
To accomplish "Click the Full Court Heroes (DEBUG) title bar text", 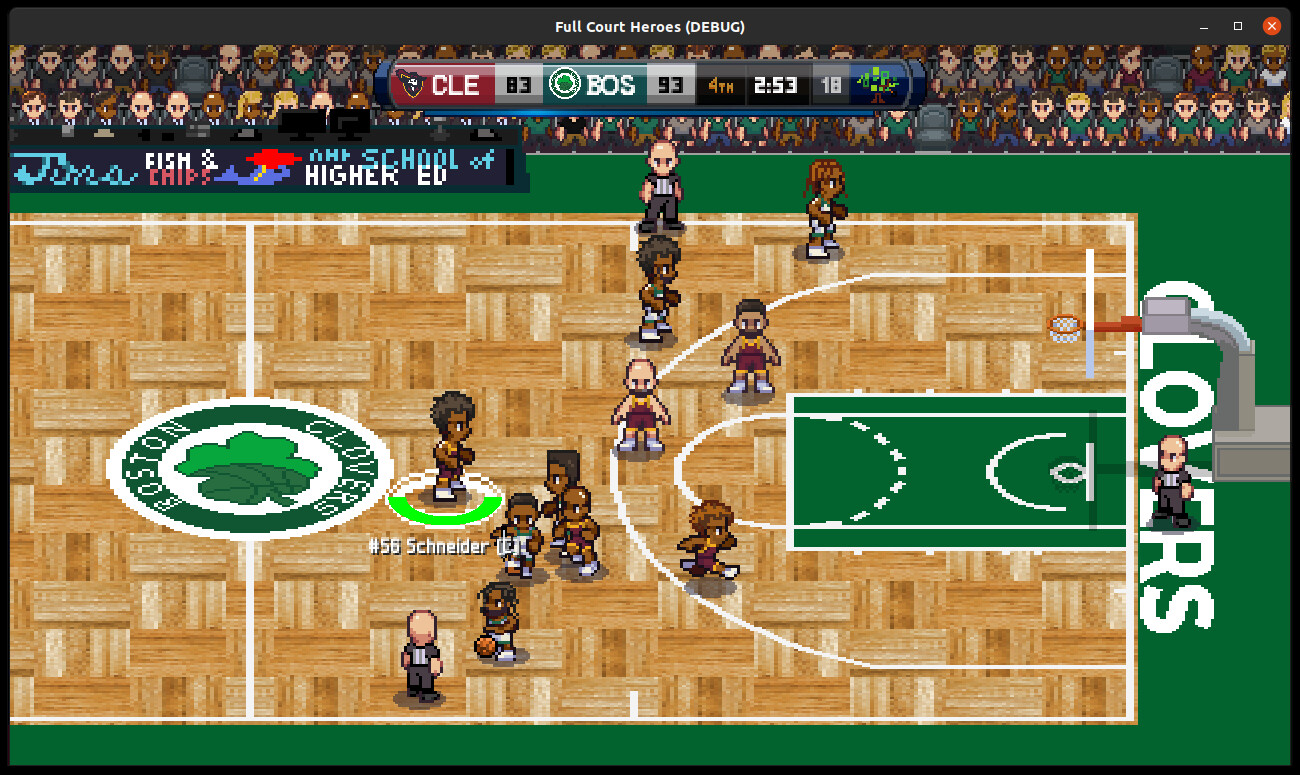I will click(x=651, y=26).
